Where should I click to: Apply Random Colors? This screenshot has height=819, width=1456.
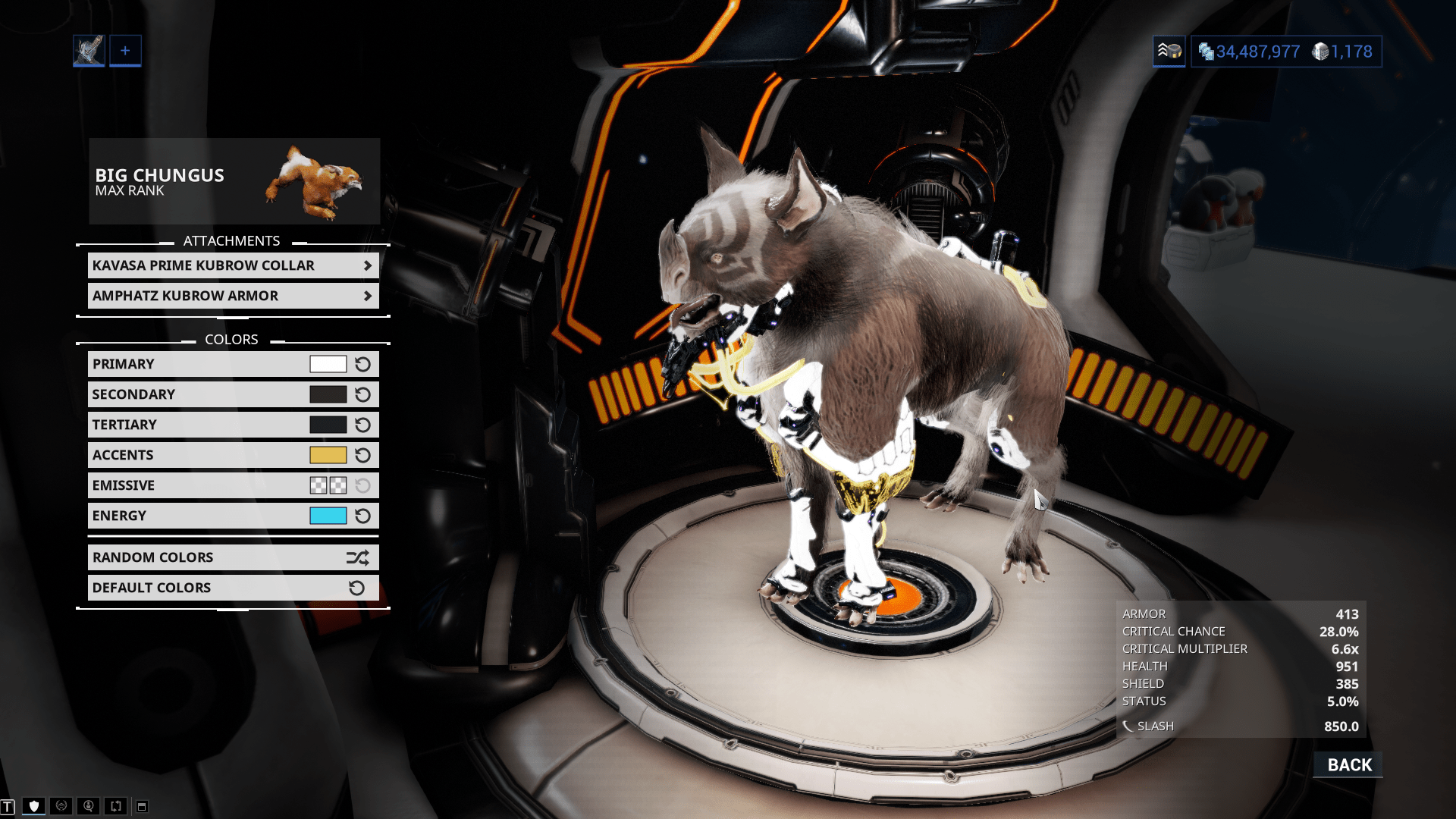[x=233, y=557]
